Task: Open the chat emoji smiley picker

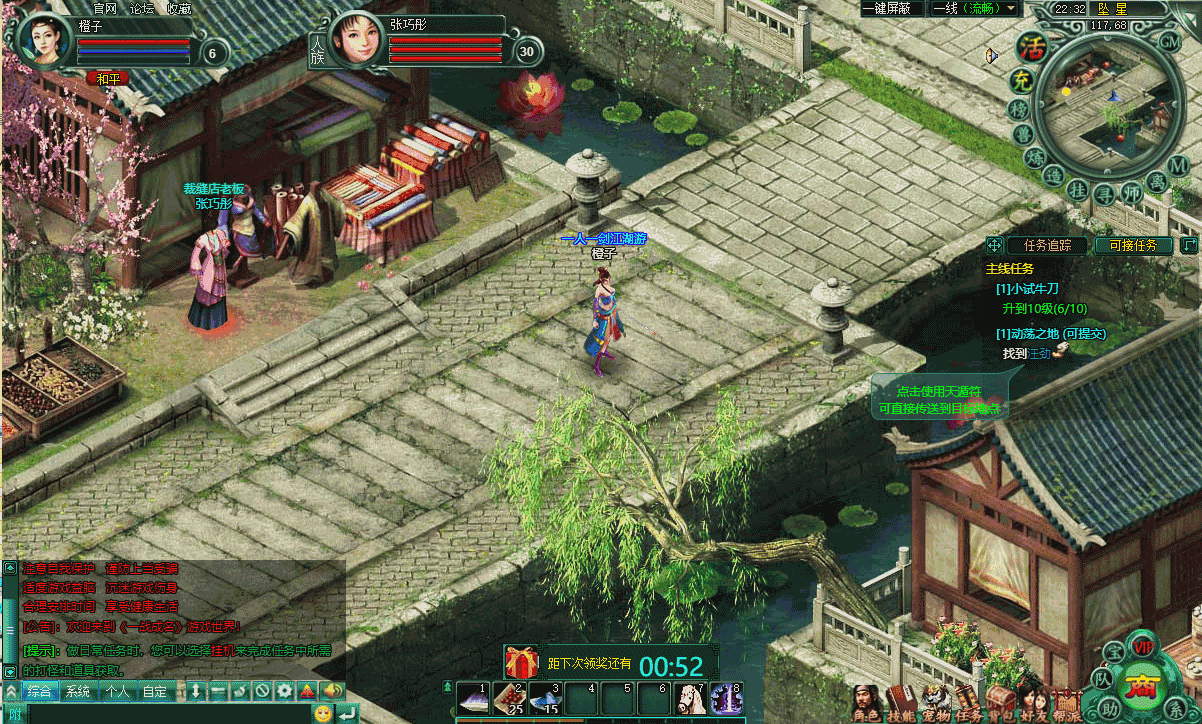Action: click(322, 713)
